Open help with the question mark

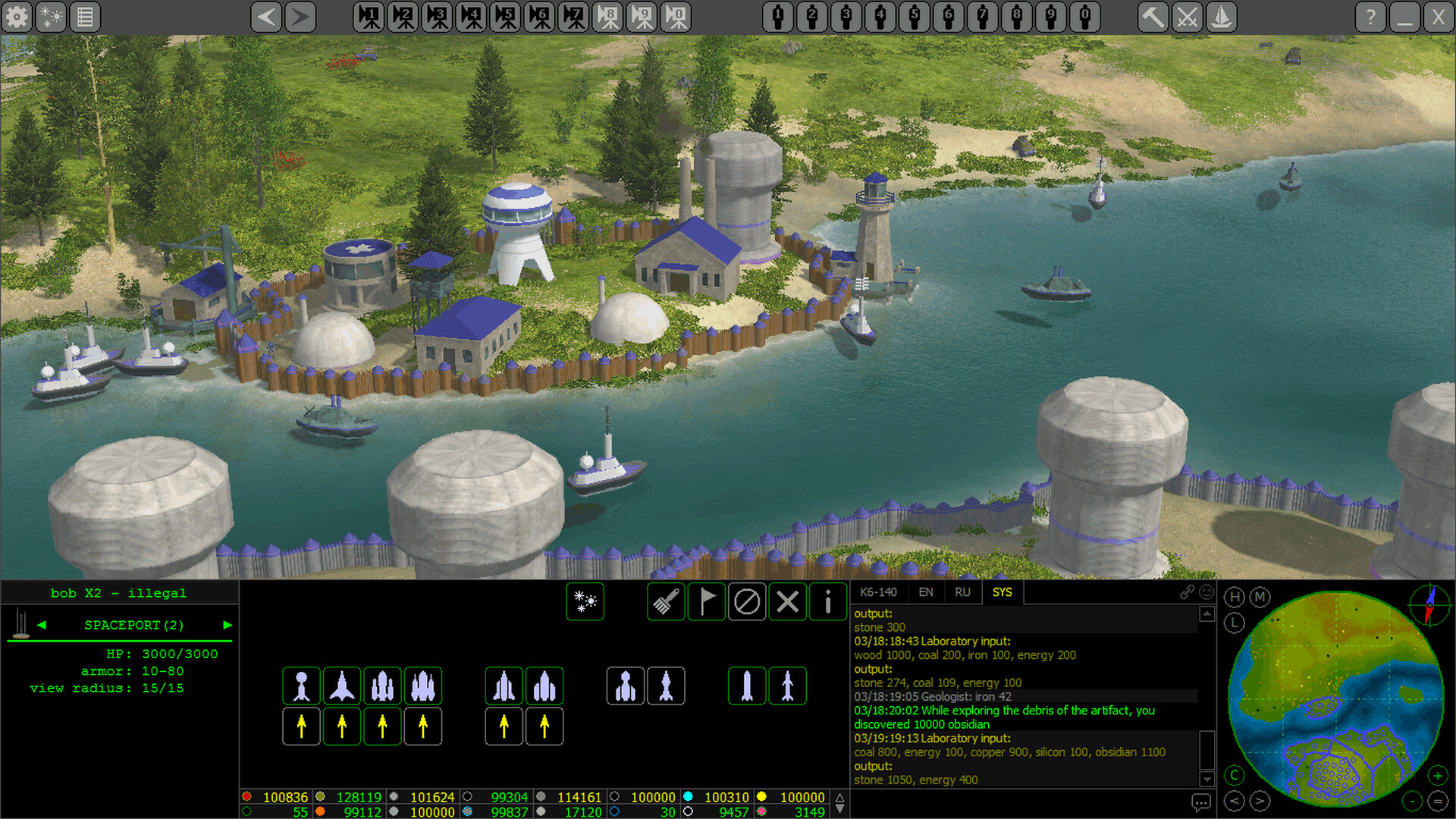tap(1370, 17)
